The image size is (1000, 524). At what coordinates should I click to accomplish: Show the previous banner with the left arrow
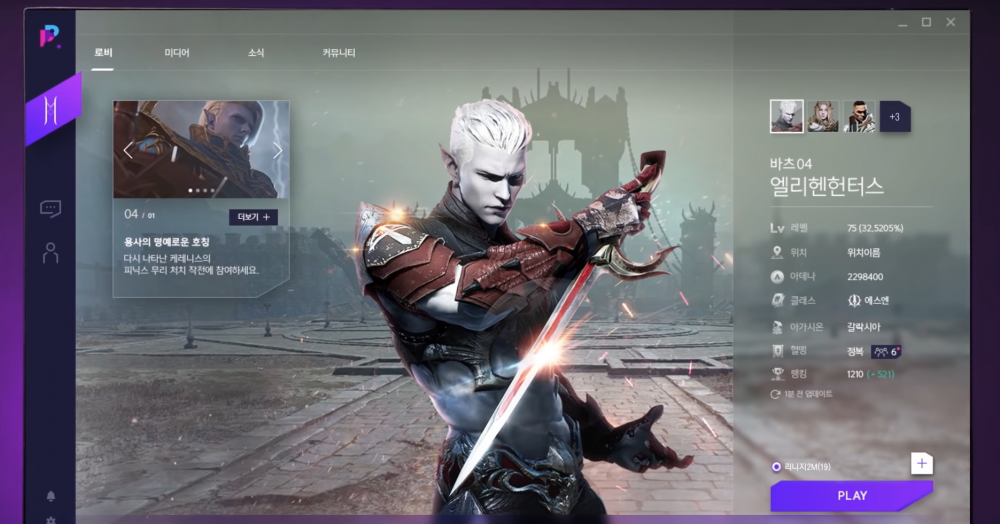[x=128, y=151]
